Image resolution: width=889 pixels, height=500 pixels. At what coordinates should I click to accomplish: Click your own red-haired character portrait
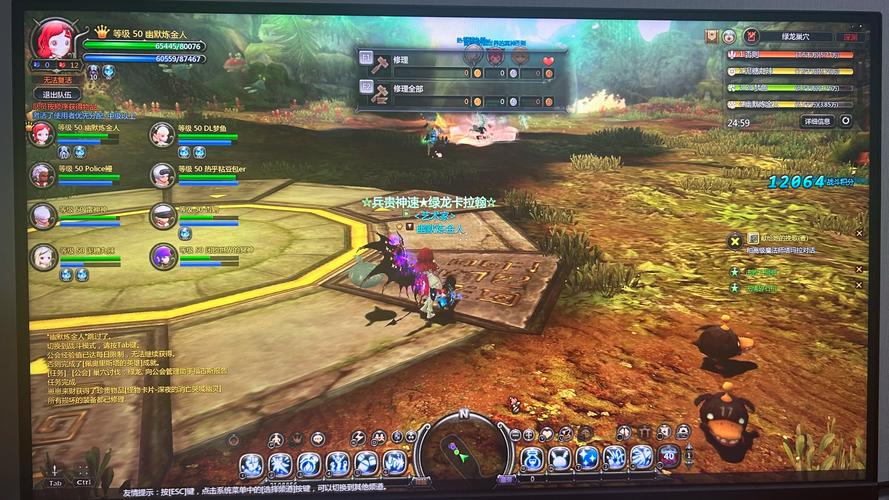50,41
